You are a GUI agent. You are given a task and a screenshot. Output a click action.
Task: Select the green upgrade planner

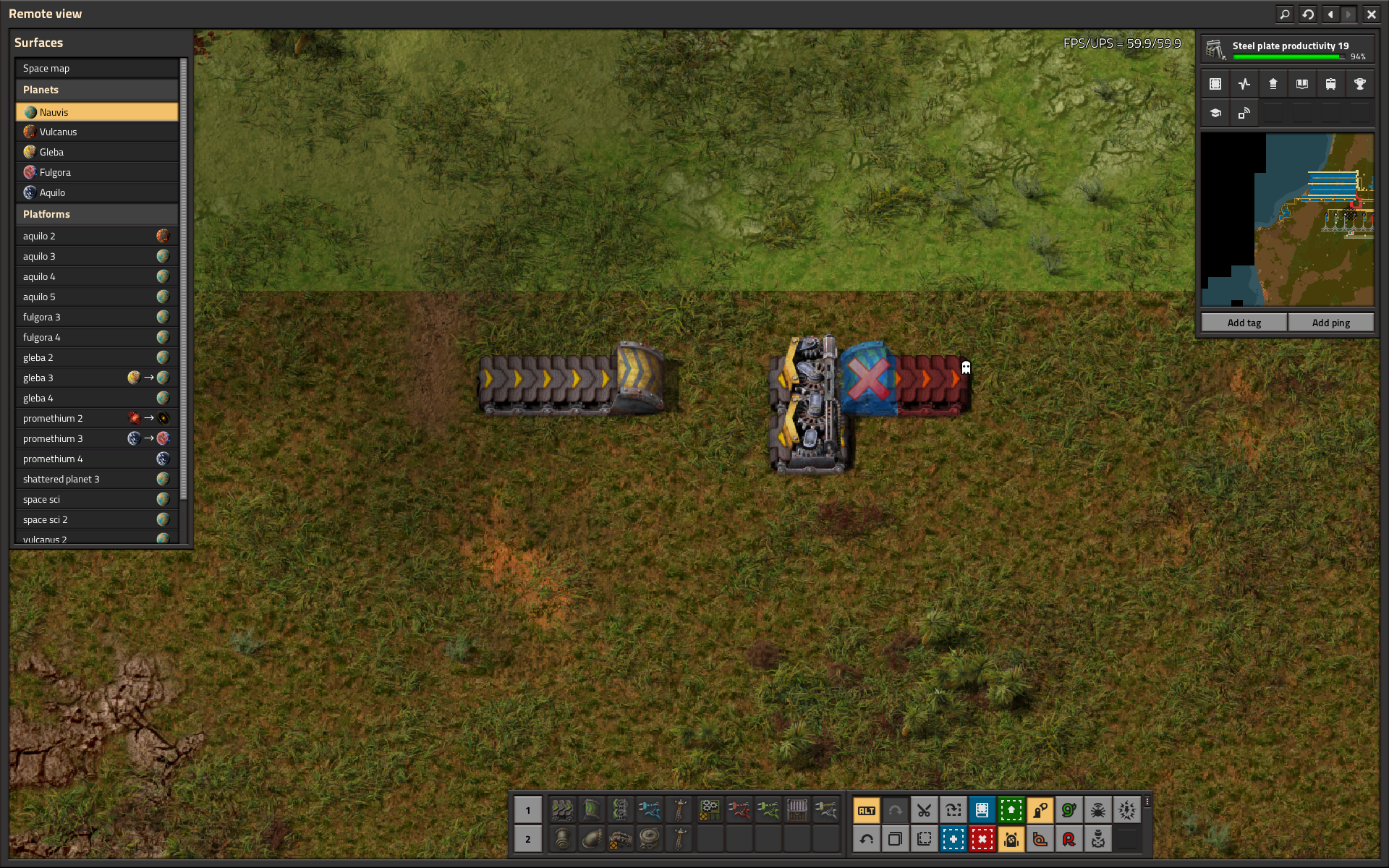click(1011, 810)
